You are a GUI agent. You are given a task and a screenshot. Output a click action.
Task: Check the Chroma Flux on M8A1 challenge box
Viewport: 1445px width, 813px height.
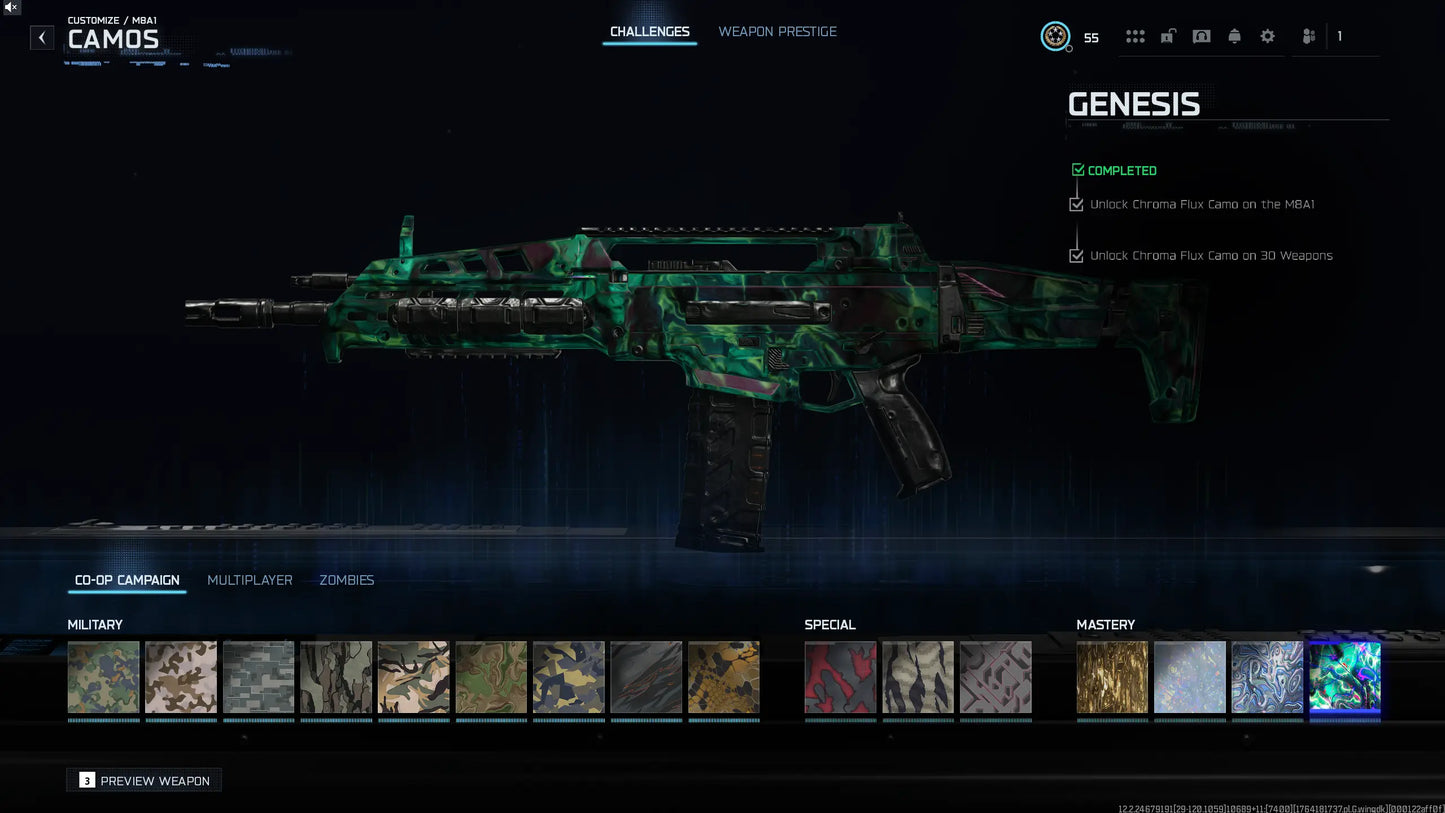pyautogui.click(x=1076, y=204)
